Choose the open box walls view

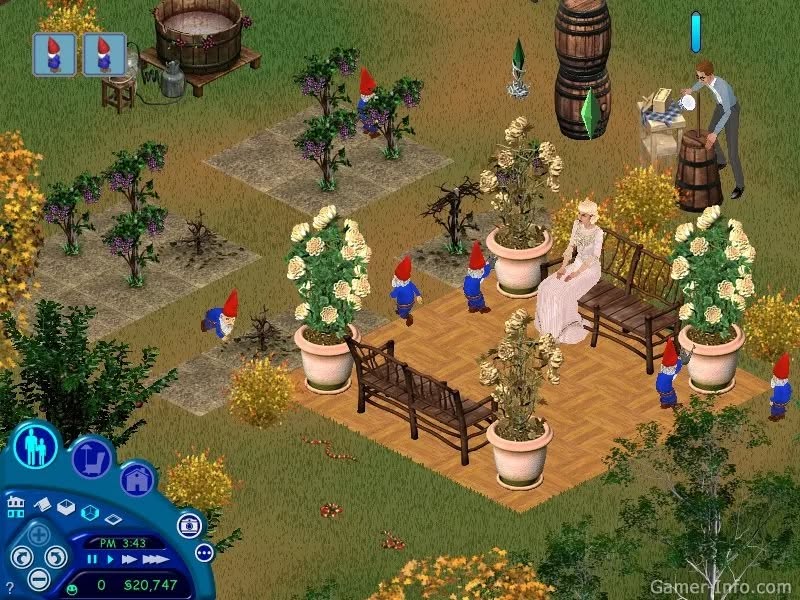pos(66,509)
